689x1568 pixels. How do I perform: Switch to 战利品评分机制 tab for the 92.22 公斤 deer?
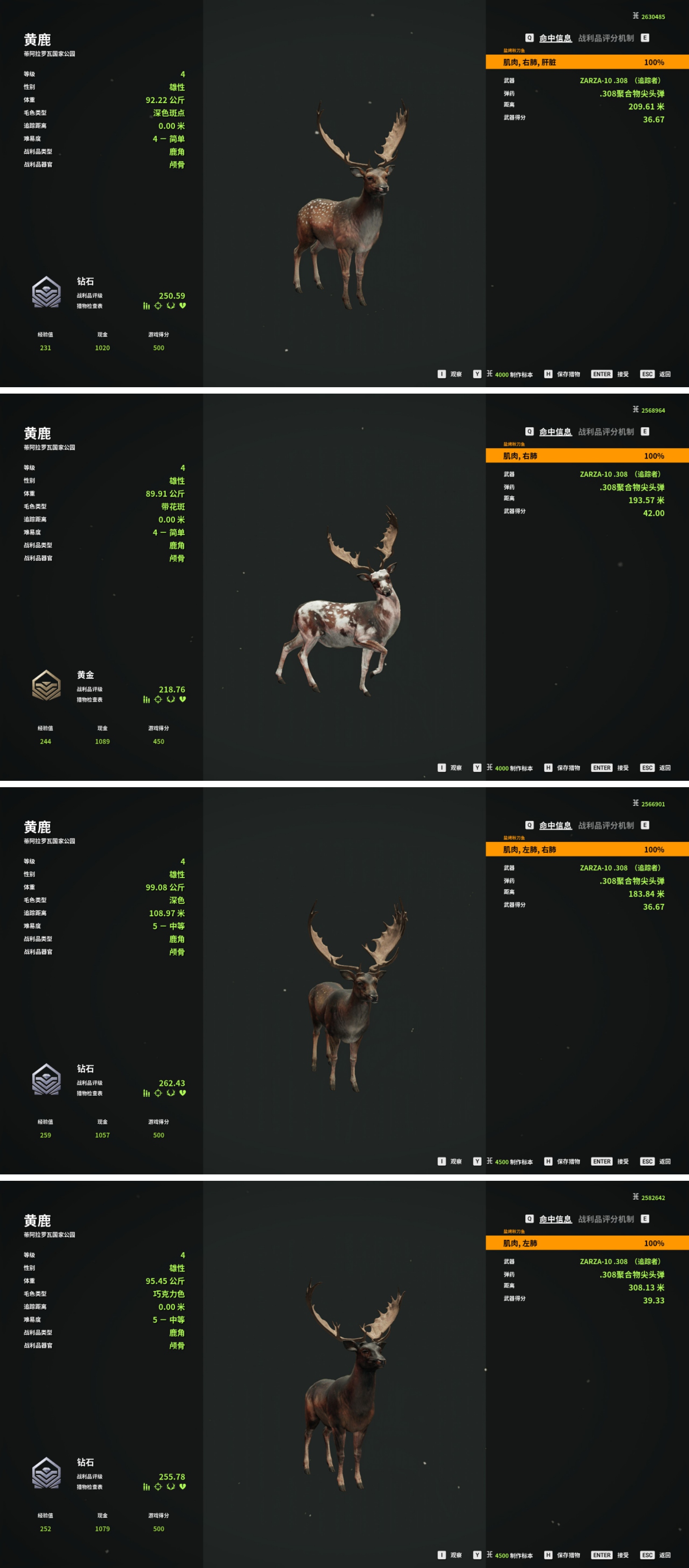pyautogui.click(x=606, y=38)
